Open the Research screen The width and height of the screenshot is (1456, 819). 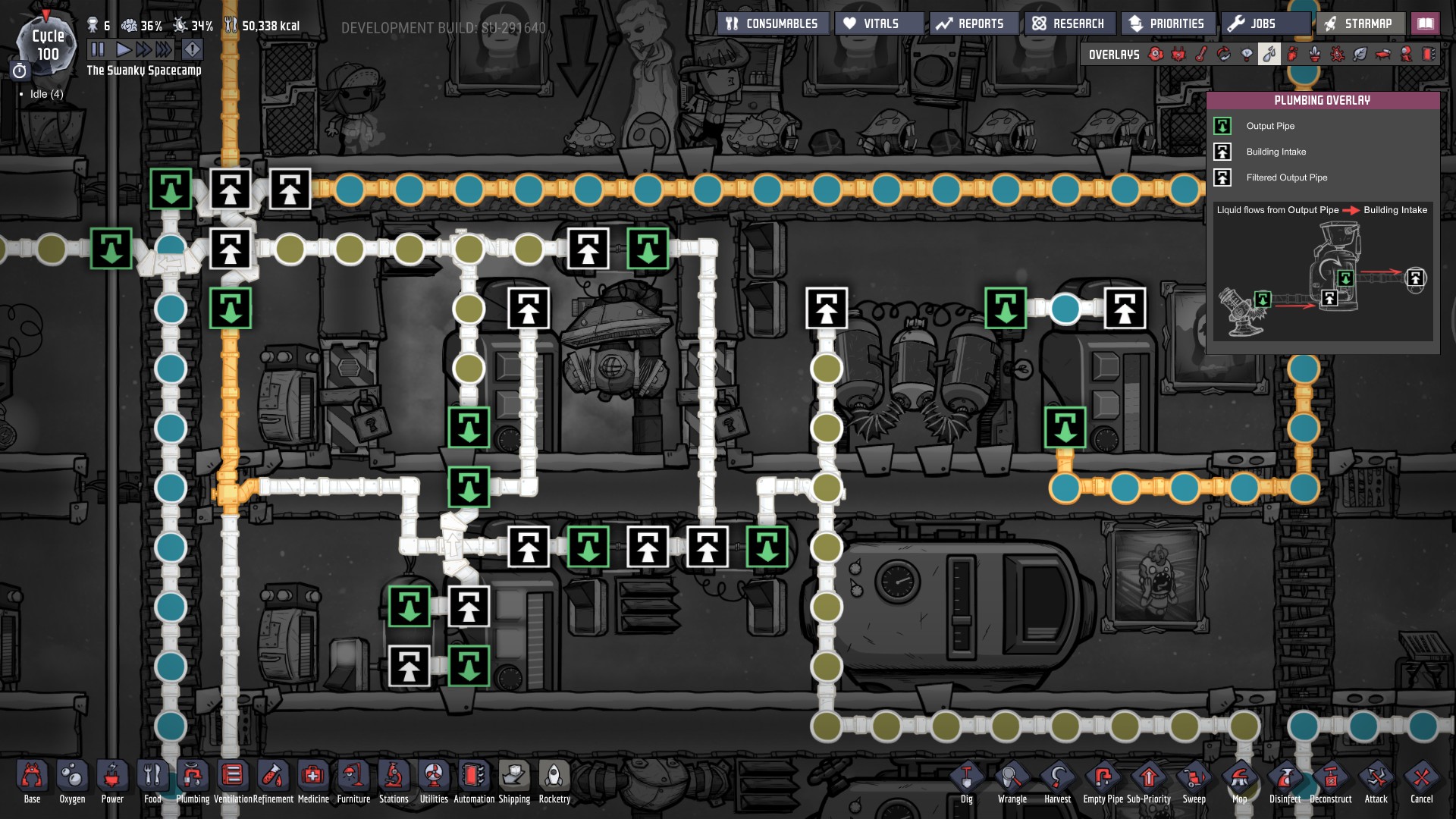[1068, 23]
